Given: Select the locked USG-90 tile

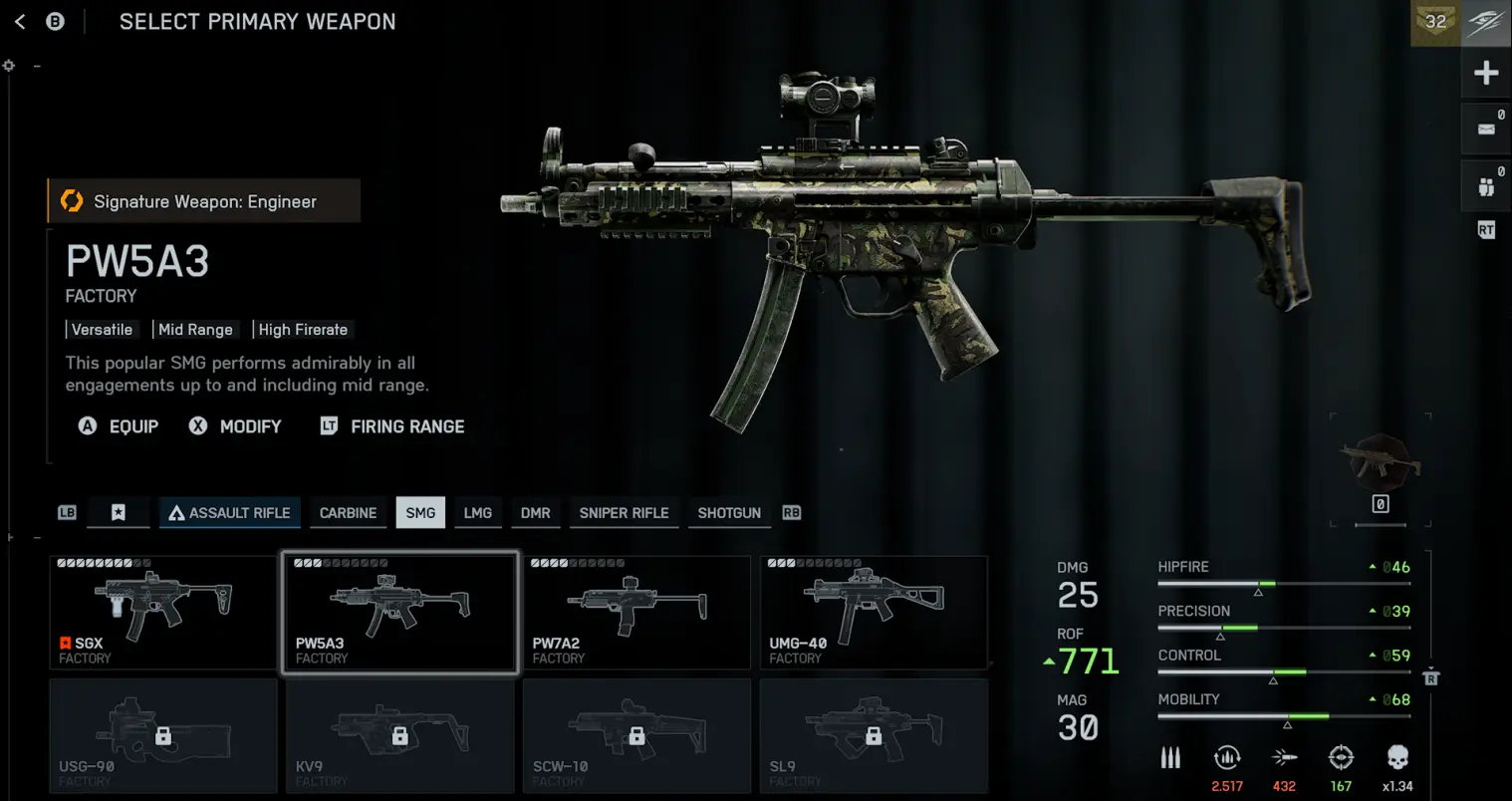Looking at the screenshot, I should (163, 736).
